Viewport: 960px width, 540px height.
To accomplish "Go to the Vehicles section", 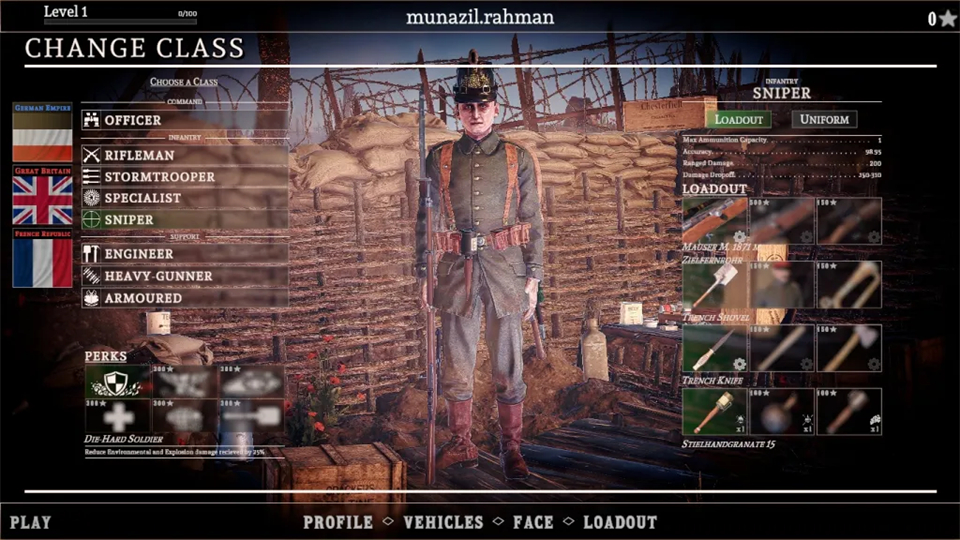I will tap(443, 522).
